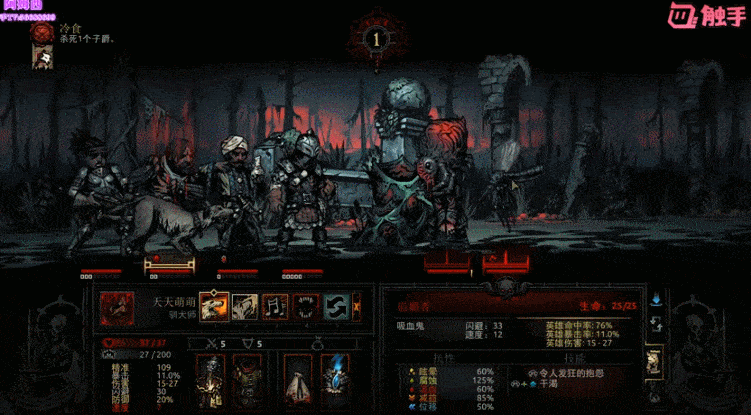Inspect the equipped weapon slot
This screenshot has width=751, height=415.
click(211, 379)
